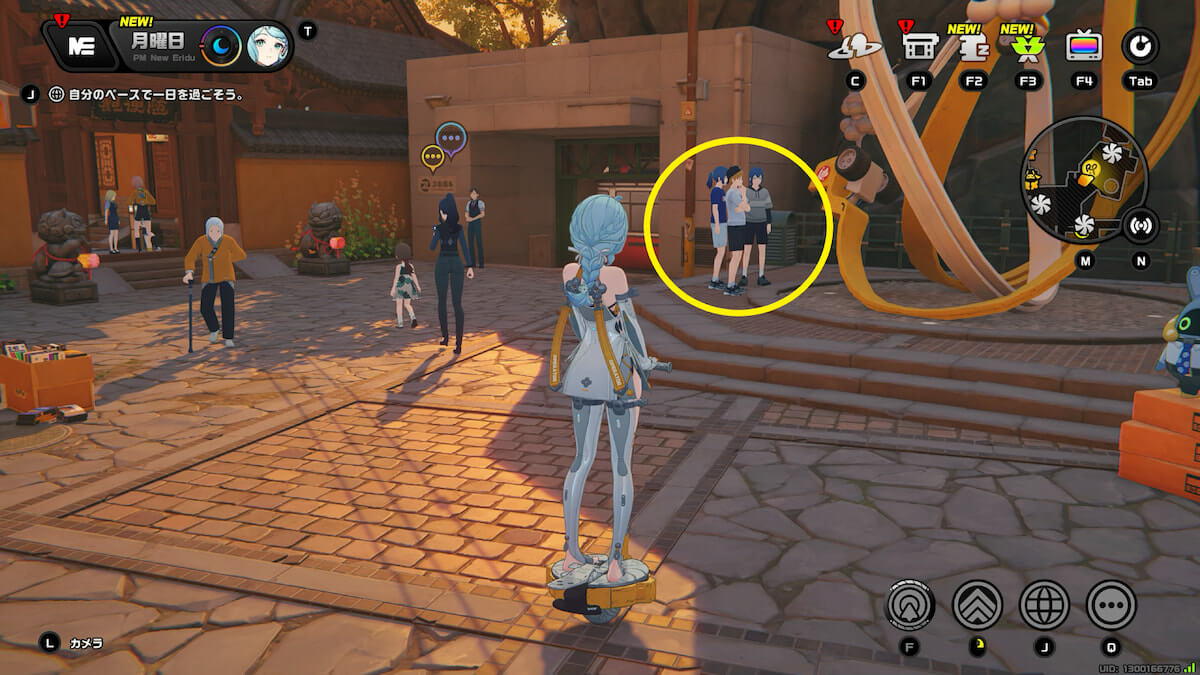Screen dimensions: 1200x675
Task: Activate the arrow-in-rings action button
Action: tap(911, 604)
